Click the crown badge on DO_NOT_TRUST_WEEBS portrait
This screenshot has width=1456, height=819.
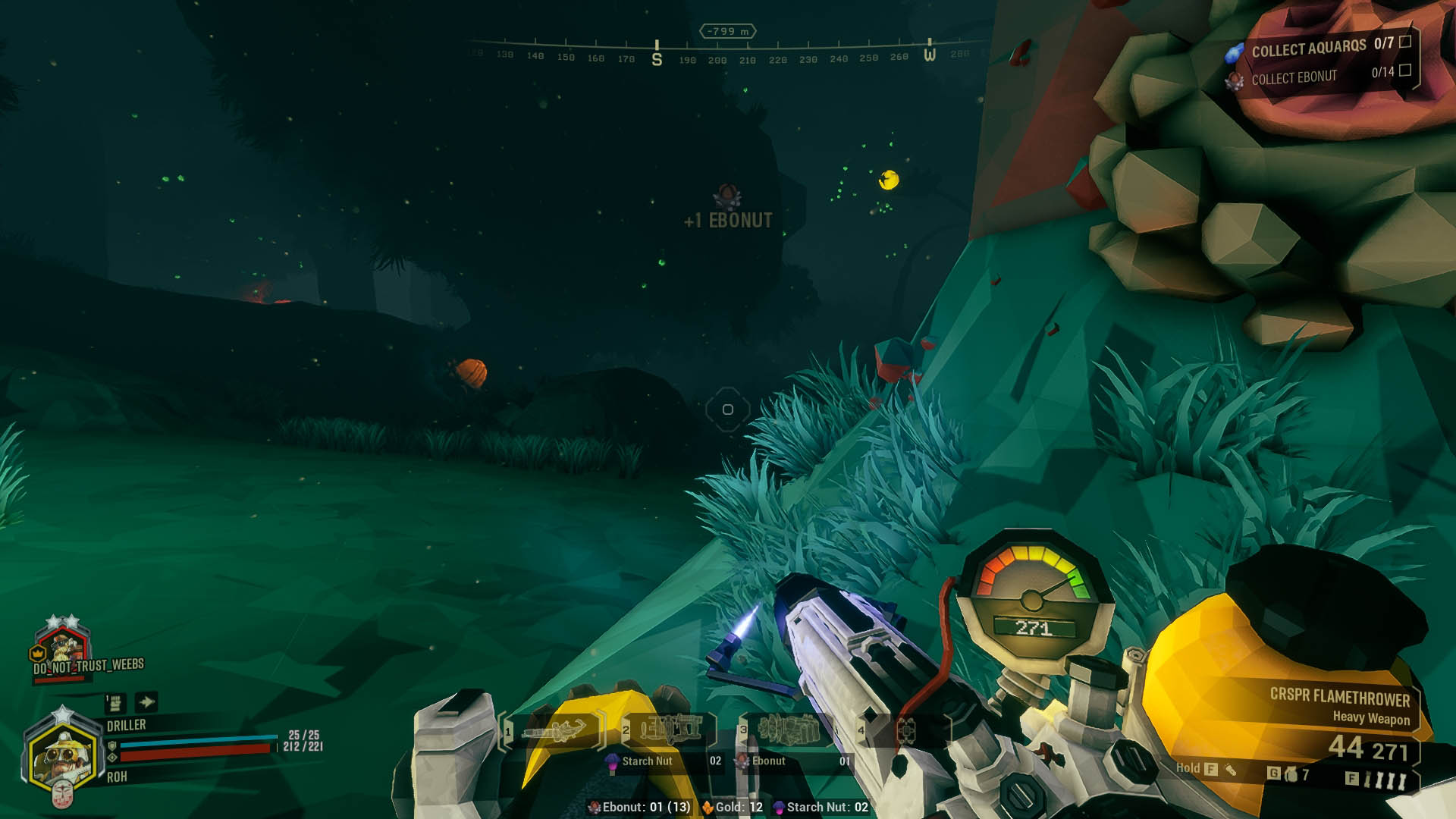point(38,653)
